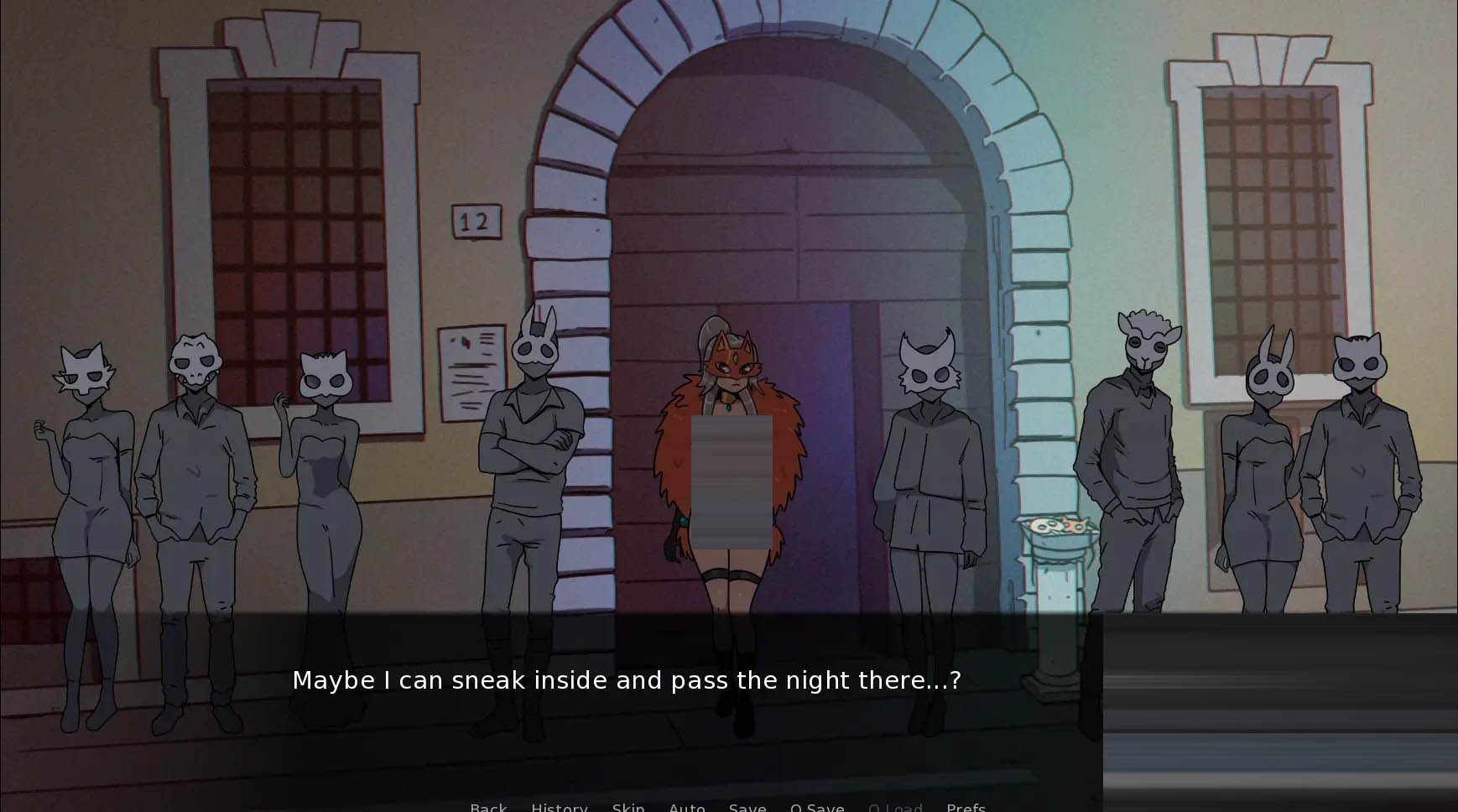This screenshot has width=1458, height=812.
Task: Click Q.Save to quick save
Action: tap(817, 807)
